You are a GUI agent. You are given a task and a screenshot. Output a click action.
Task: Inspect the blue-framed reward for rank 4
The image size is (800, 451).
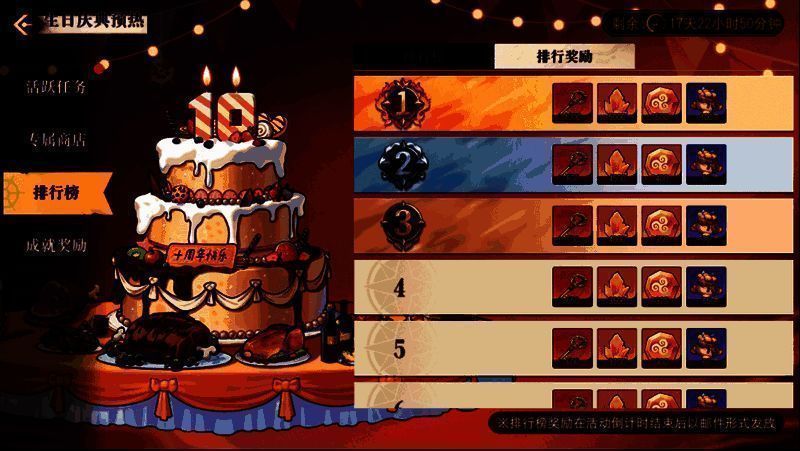706,287
